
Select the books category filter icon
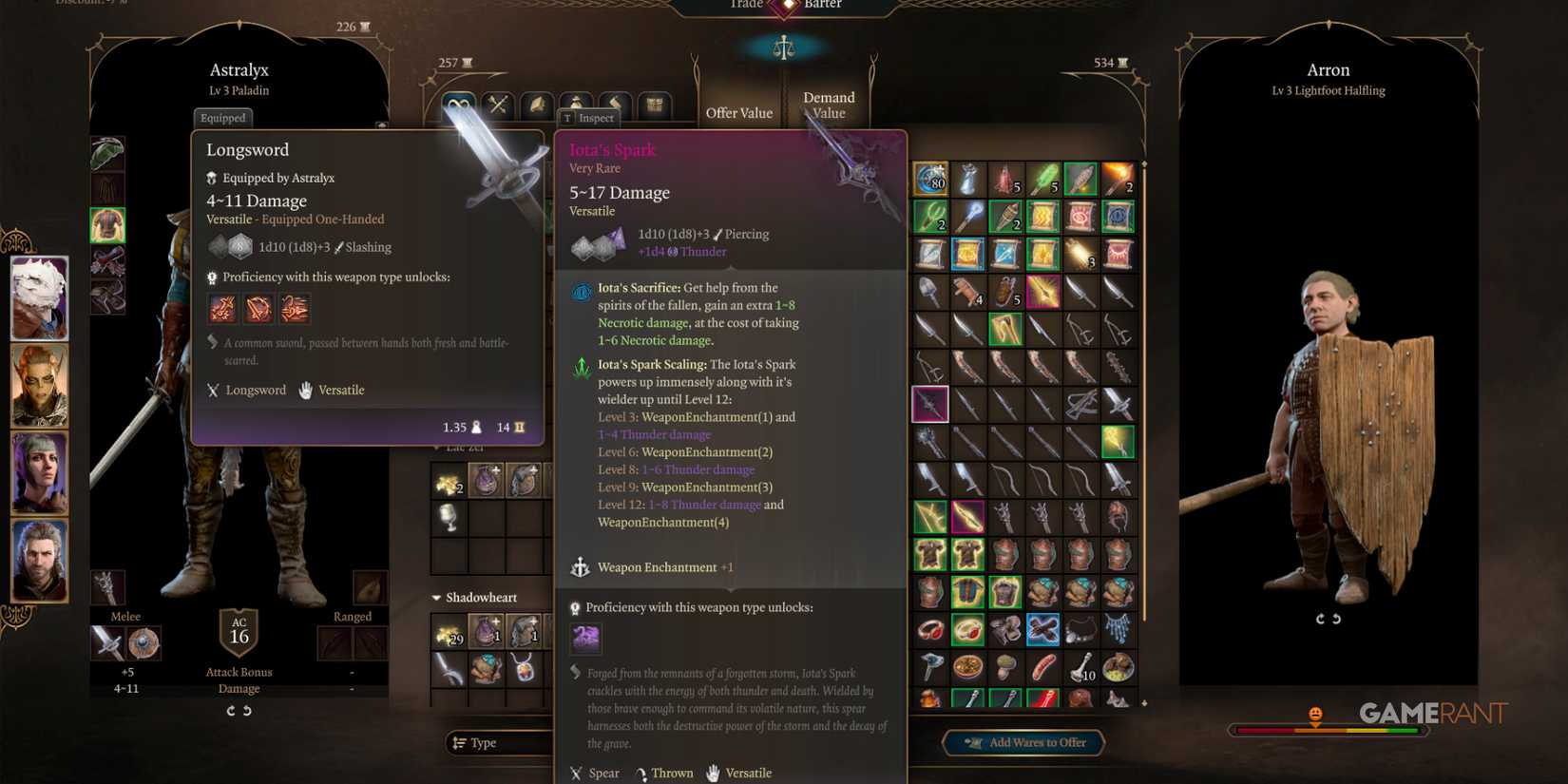pyautogui.click(x=537, y=105)
